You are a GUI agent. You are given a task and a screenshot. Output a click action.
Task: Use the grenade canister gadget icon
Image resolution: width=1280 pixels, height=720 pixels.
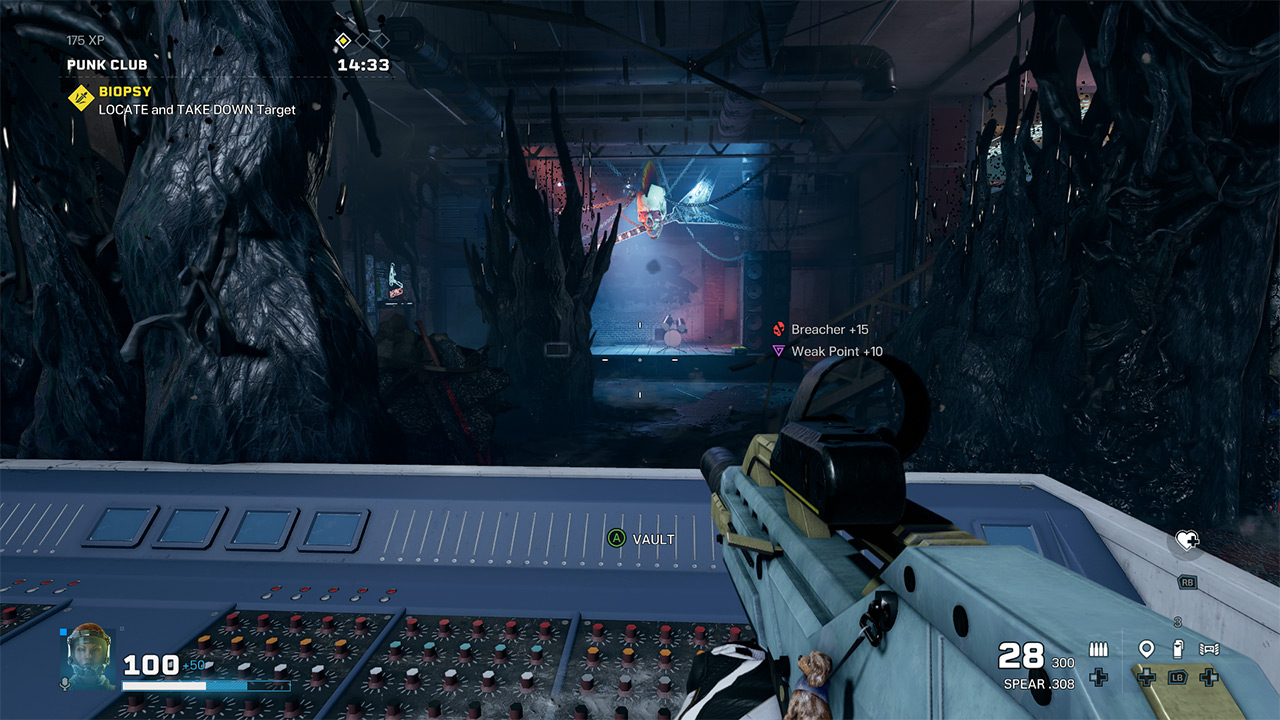[1177, 649]
